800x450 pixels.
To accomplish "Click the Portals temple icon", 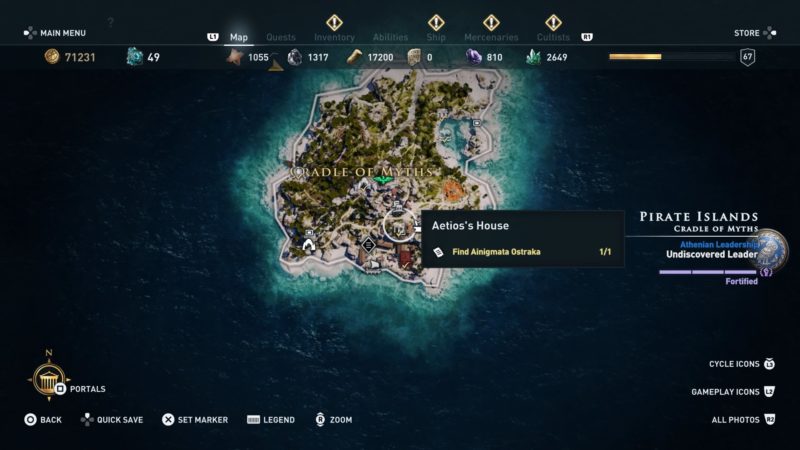I will click(48, 380).
